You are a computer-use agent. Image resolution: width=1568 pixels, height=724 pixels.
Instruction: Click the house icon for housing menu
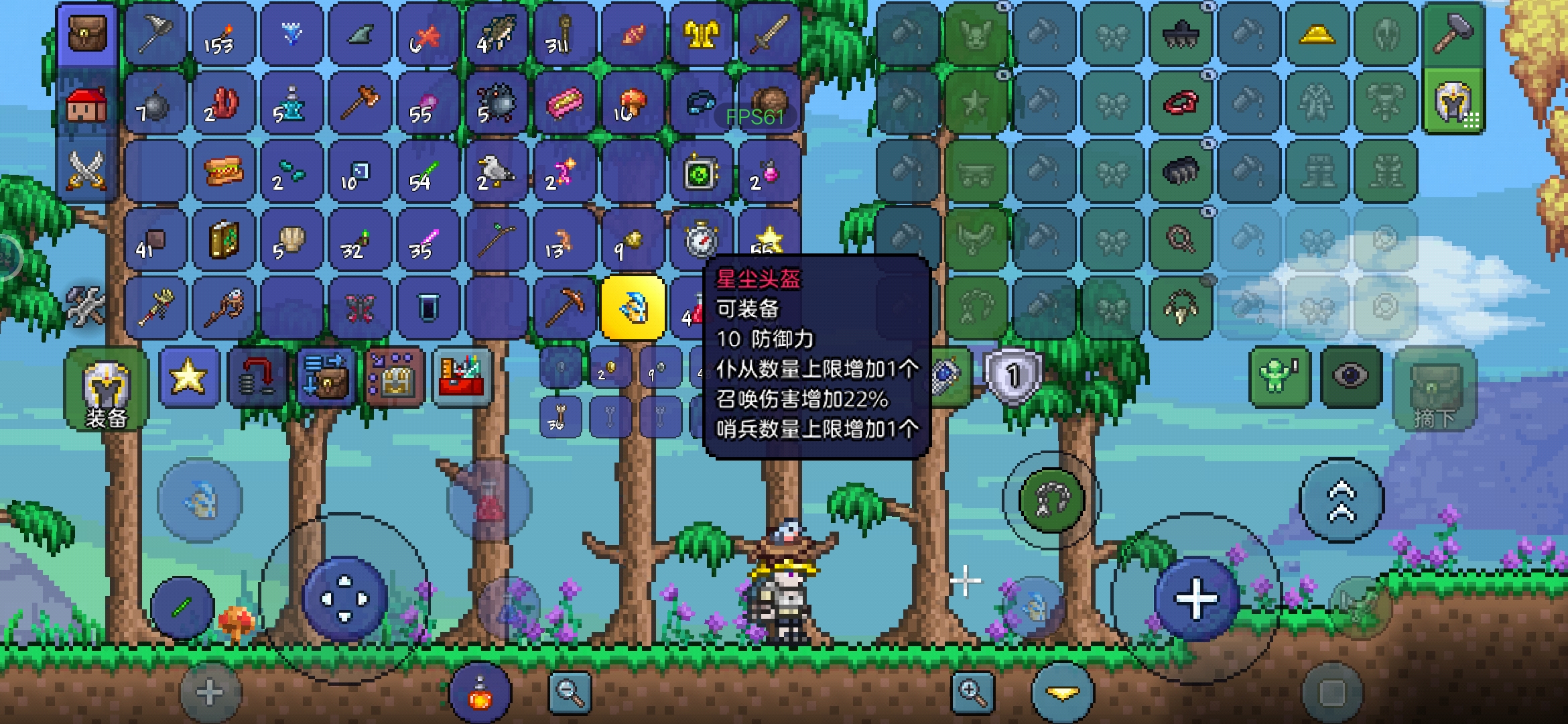coord(86,104)
